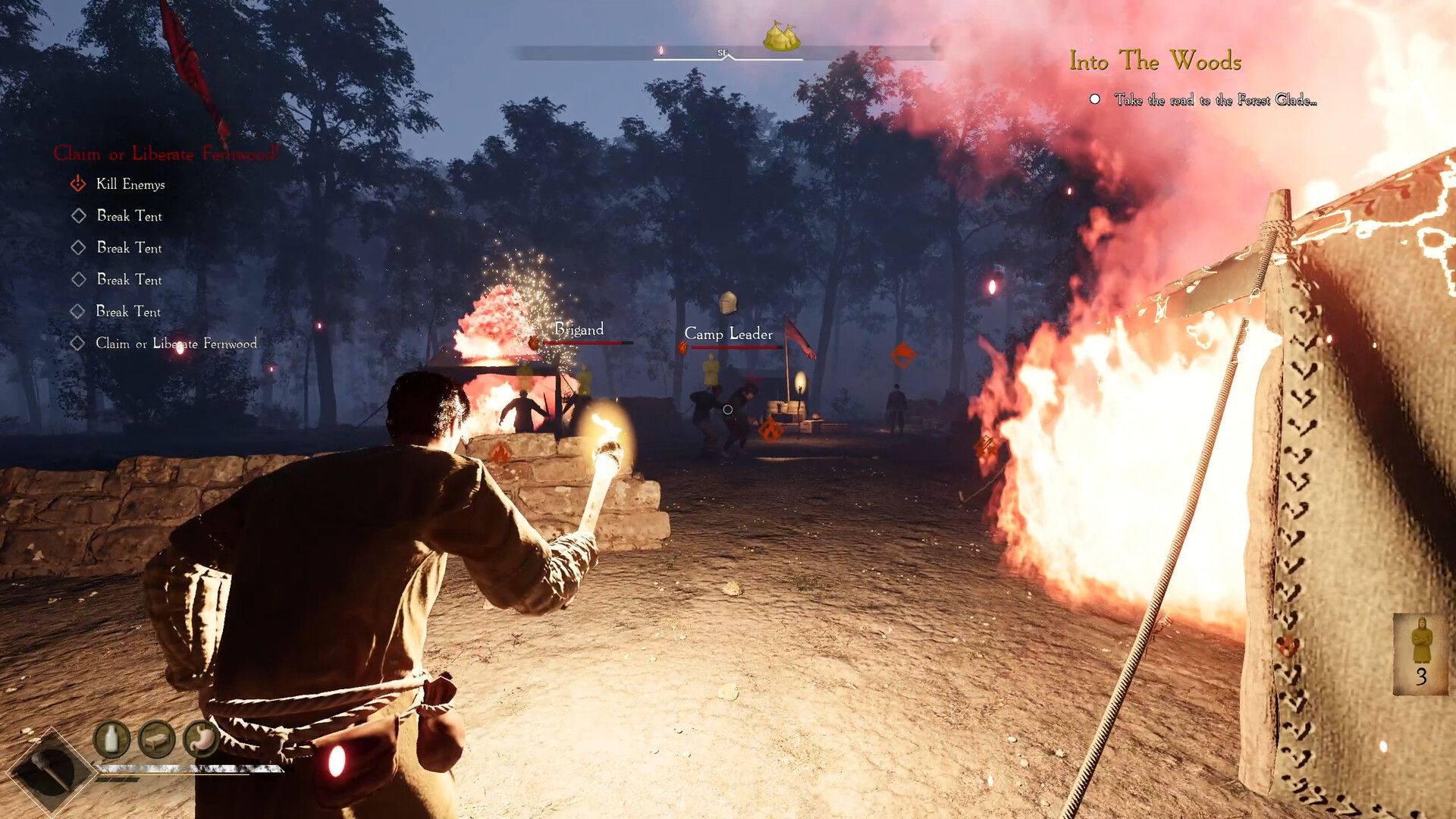1456x819 pixels.
Task: Check the bed rest status icon
Action: pos(157,739)
